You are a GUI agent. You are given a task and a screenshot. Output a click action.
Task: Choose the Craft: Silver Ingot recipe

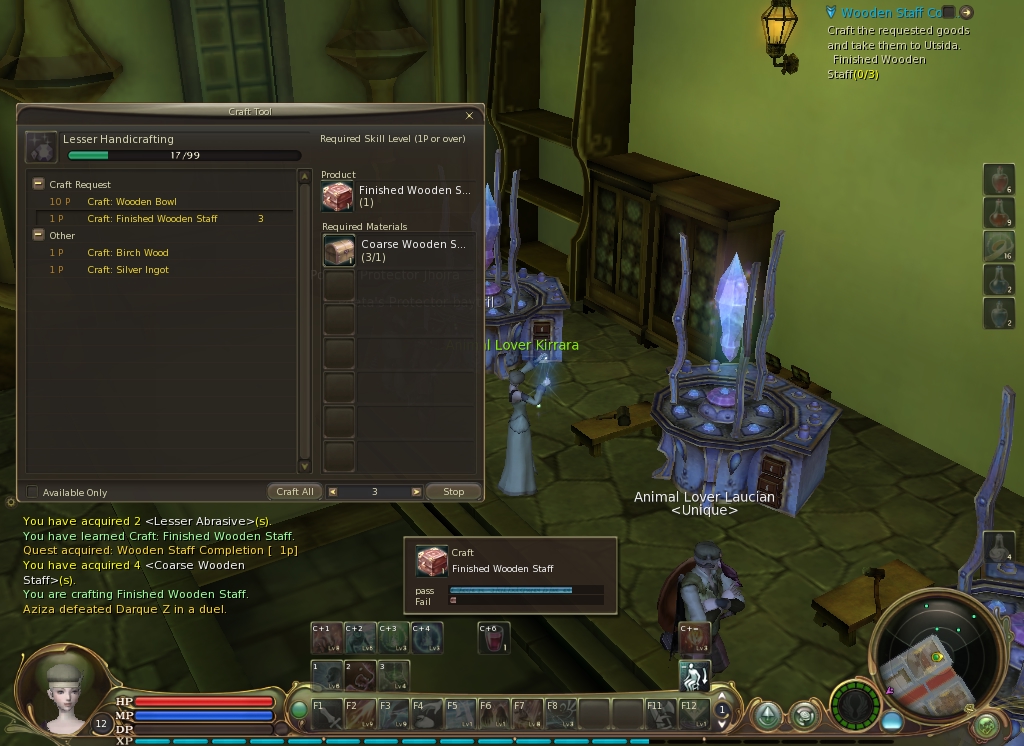[127, 270]
